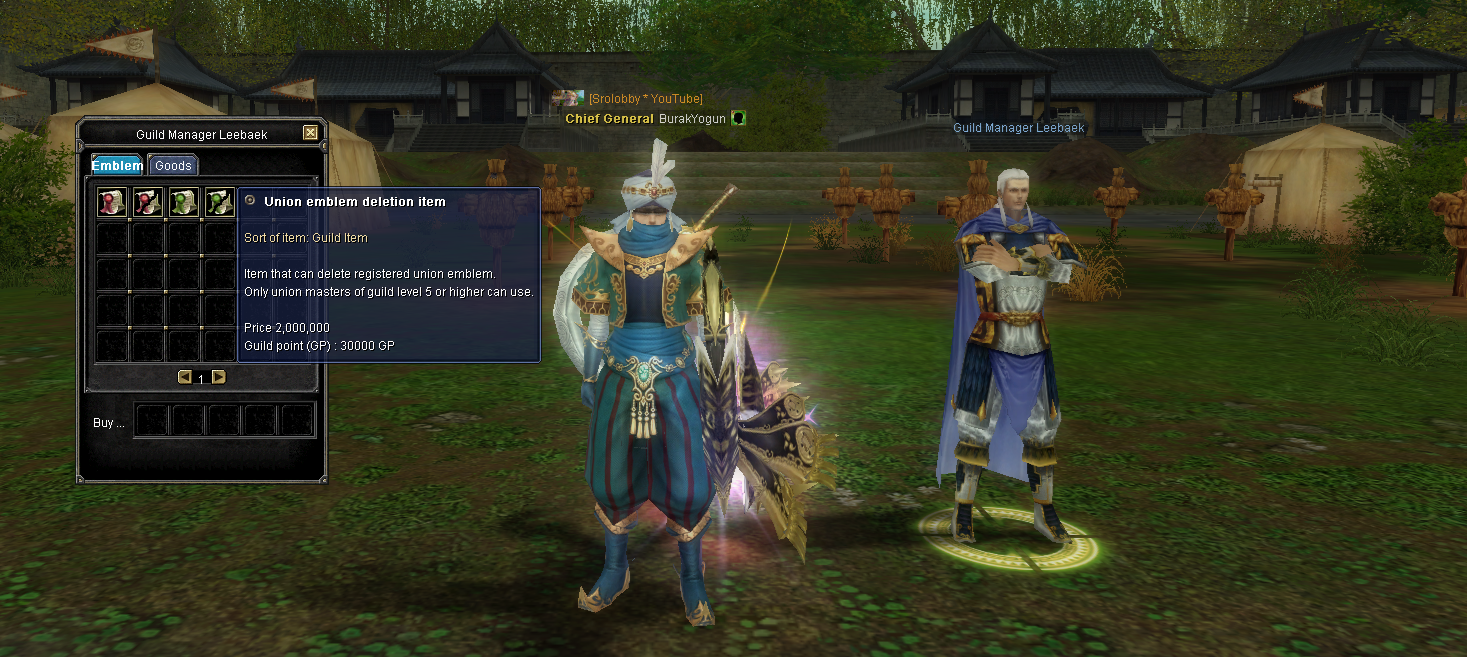Go to the previous shop page arrow

coord(184,377)
